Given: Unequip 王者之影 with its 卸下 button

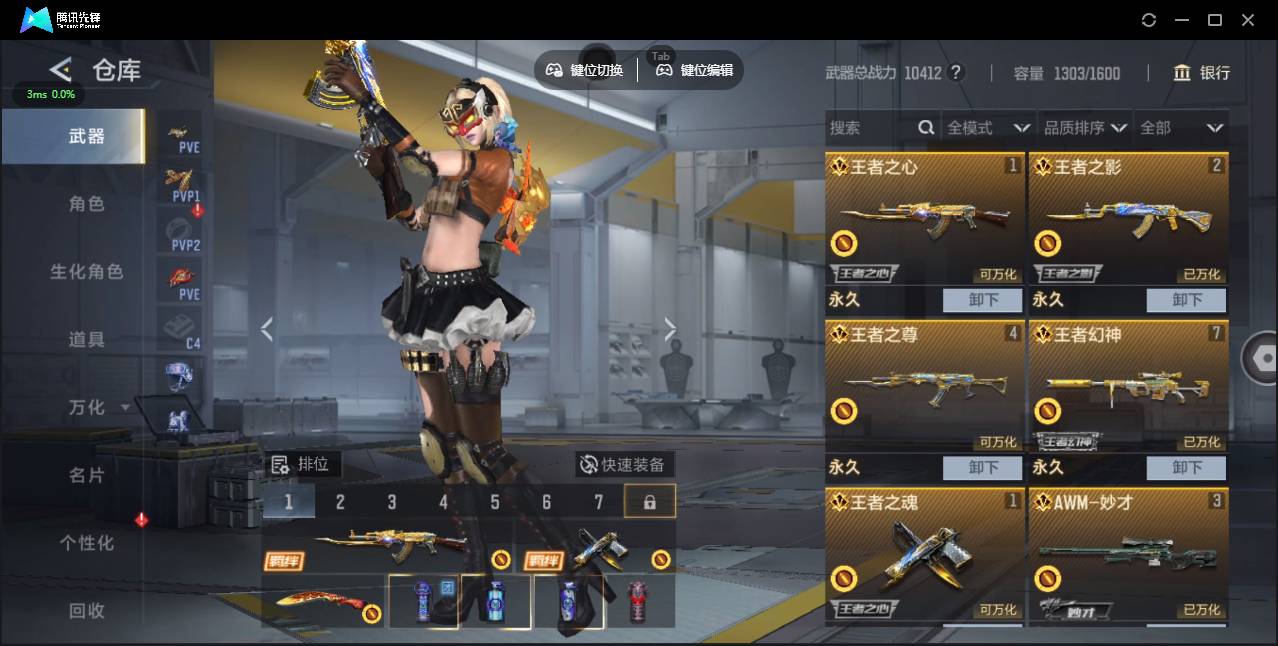Looking at the screenshot, I should point(1186,300).
